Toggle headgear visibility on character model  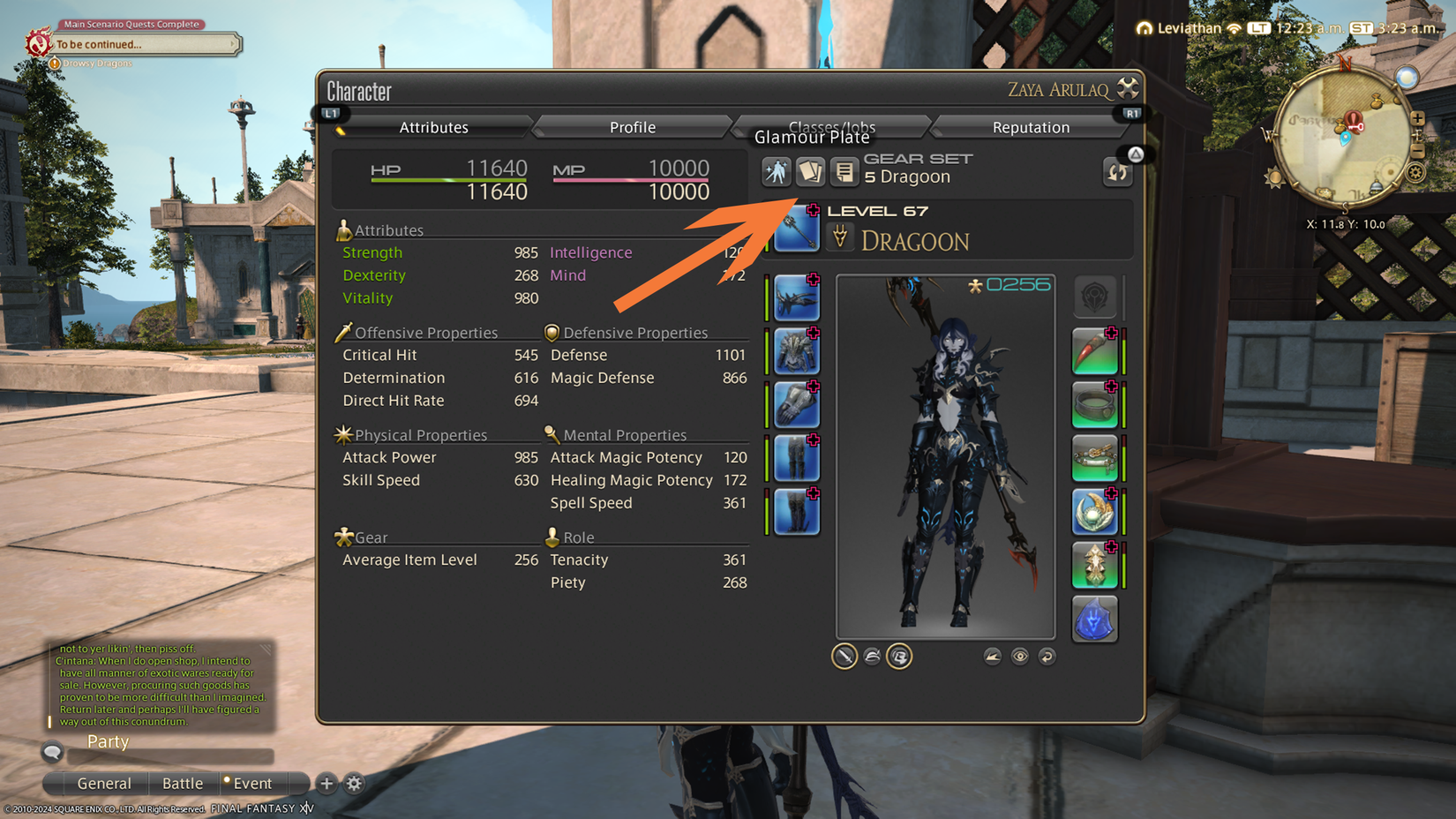872,657
